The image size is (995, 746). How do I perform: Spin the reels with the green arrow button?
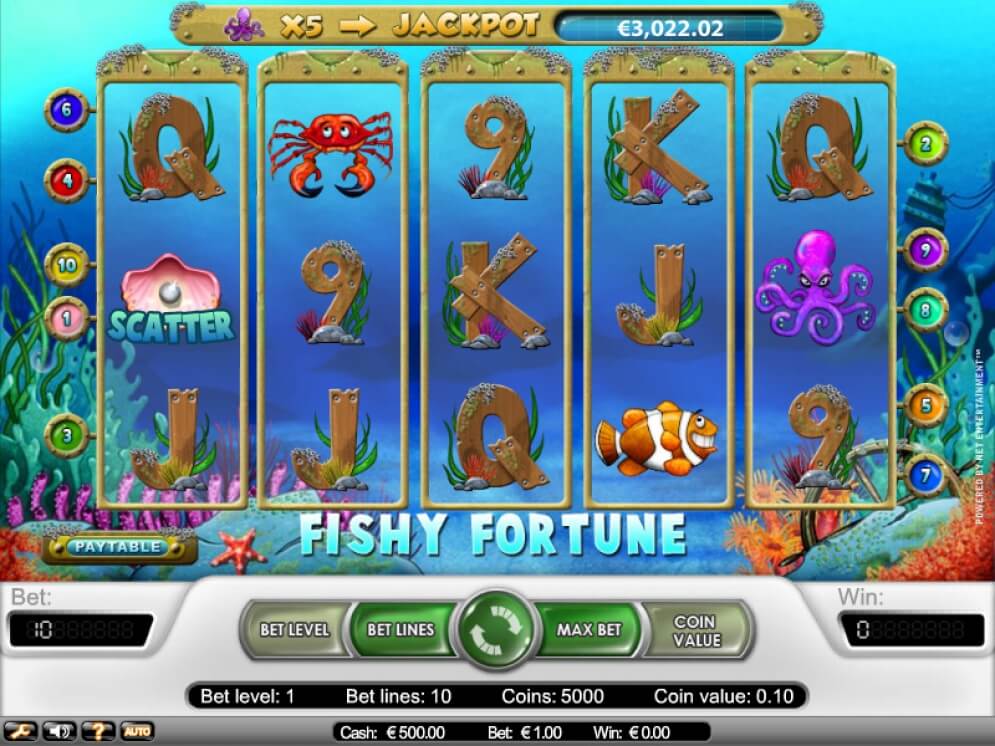pos(497,631)
